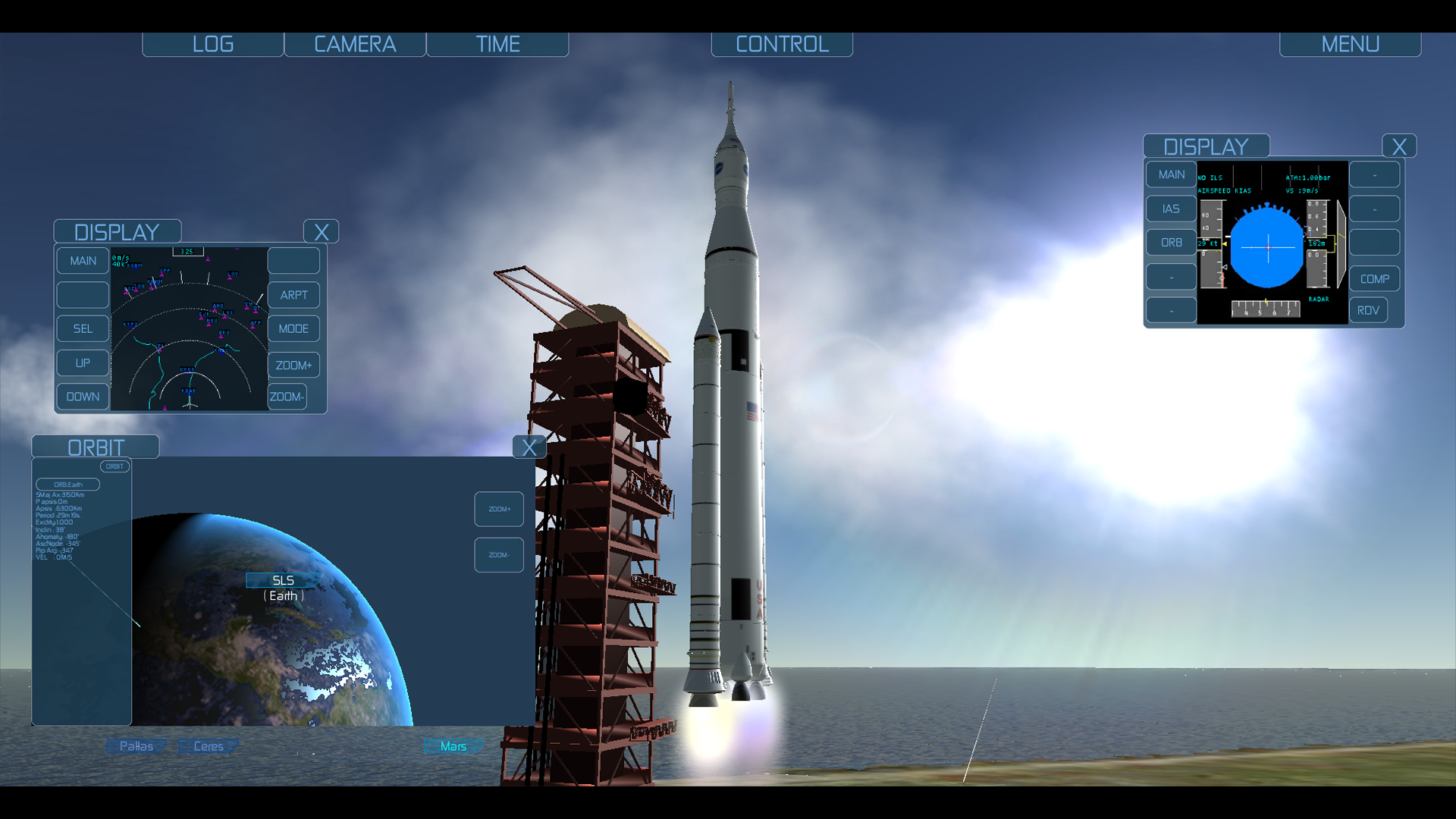Switch the instrument display to ORB
Screen dimensions: 1456x819
pos(1171,243)
